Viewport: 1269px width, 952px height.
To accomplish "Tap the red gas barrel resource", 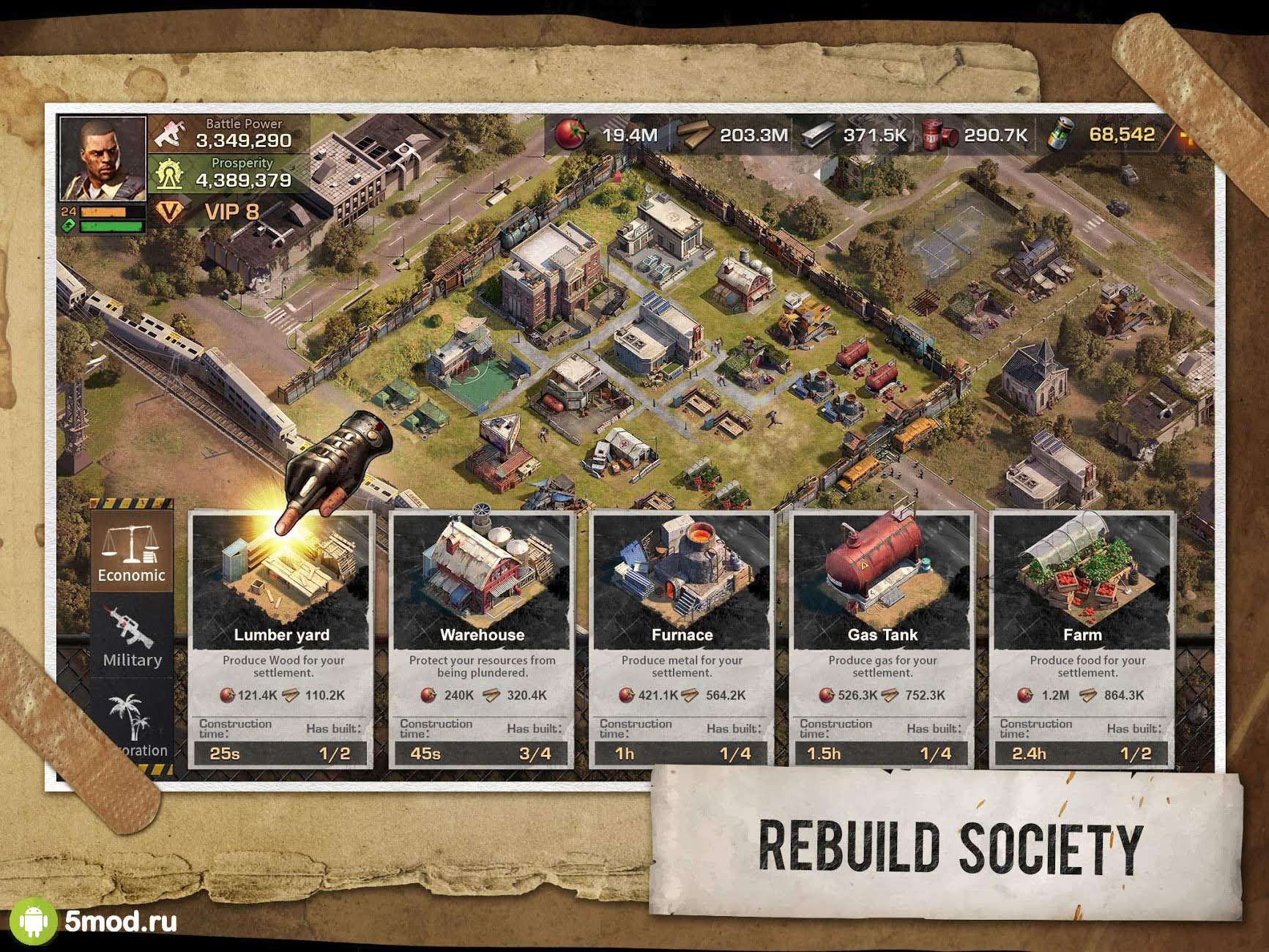I will (x=939, y=135).
